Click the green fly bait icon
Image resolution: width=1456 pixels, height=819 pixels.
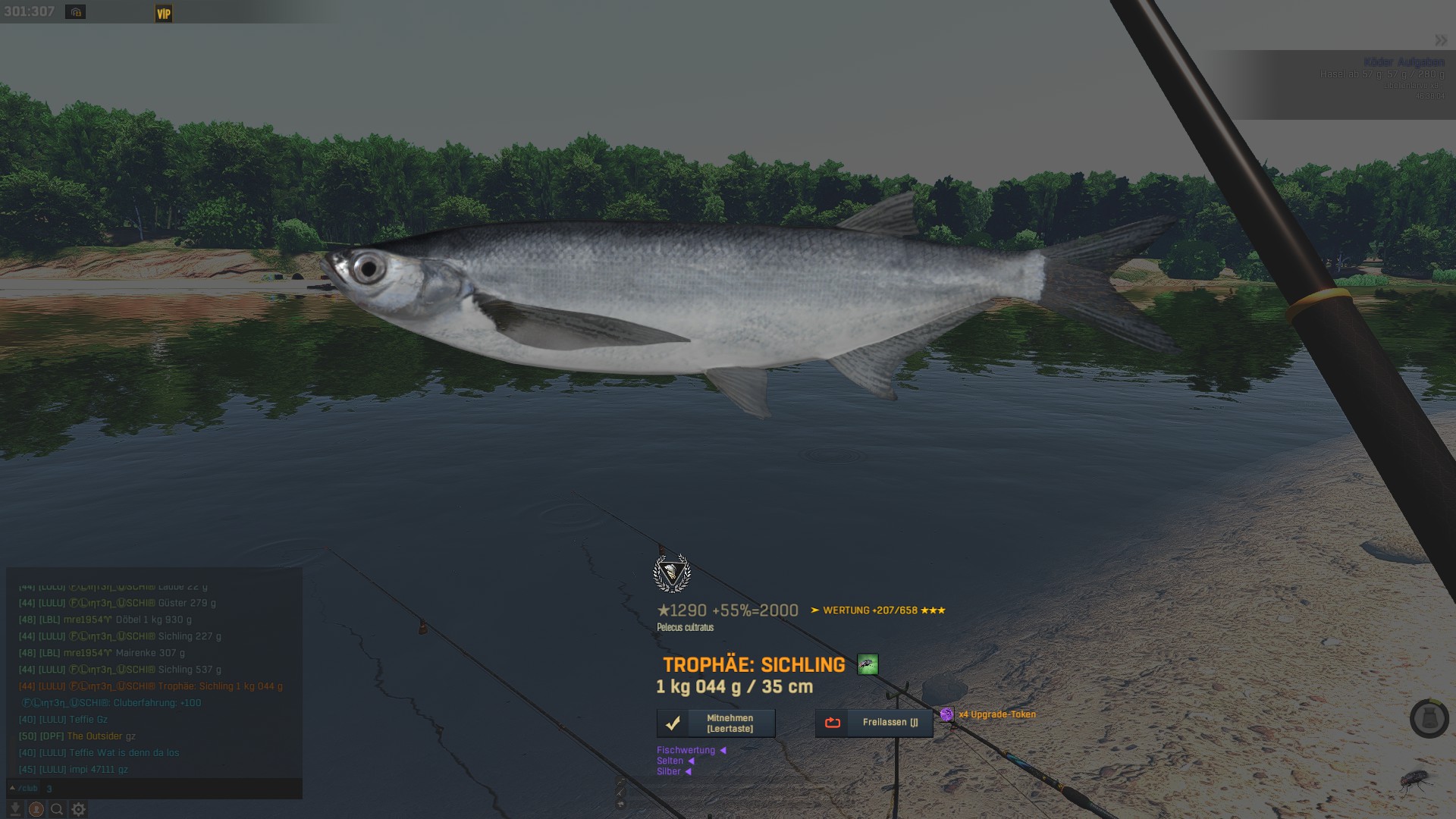click(x=868, y=665)
